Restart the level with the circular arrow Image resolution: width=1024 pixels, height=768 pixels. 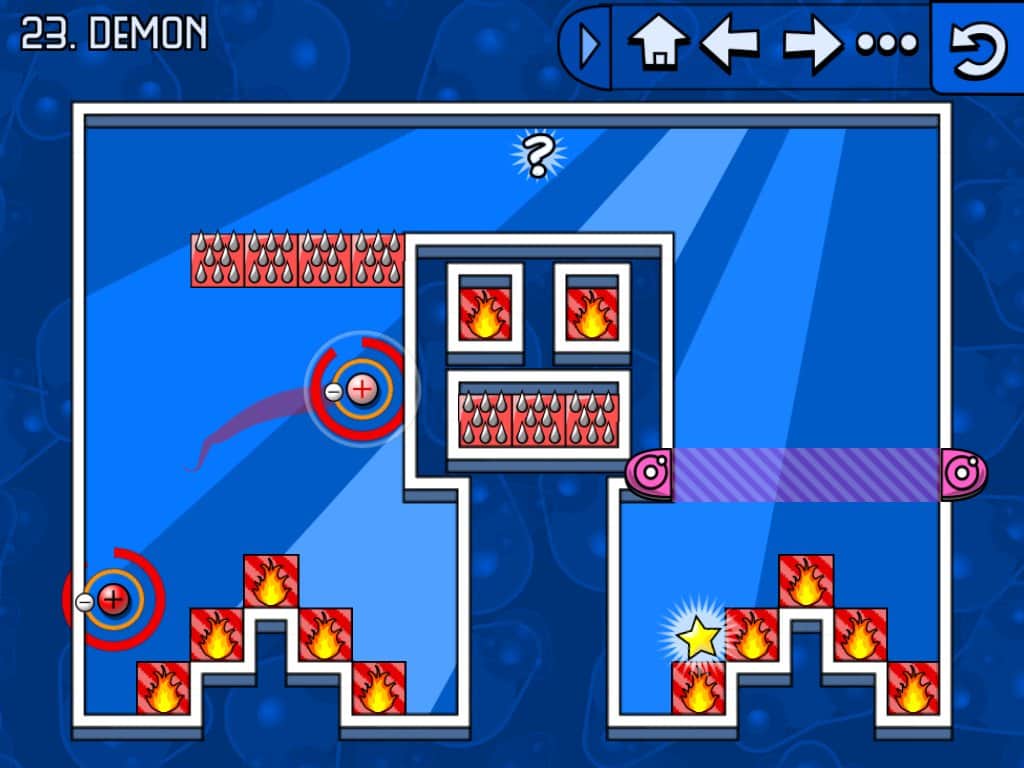[x=977, y=46]
